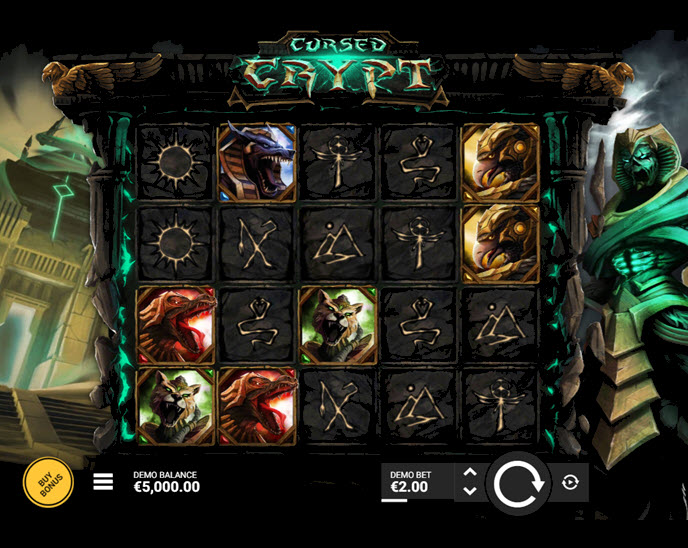Decrease the demo bet amount
This screenshot has width=688, height=548.
[470, 491]
